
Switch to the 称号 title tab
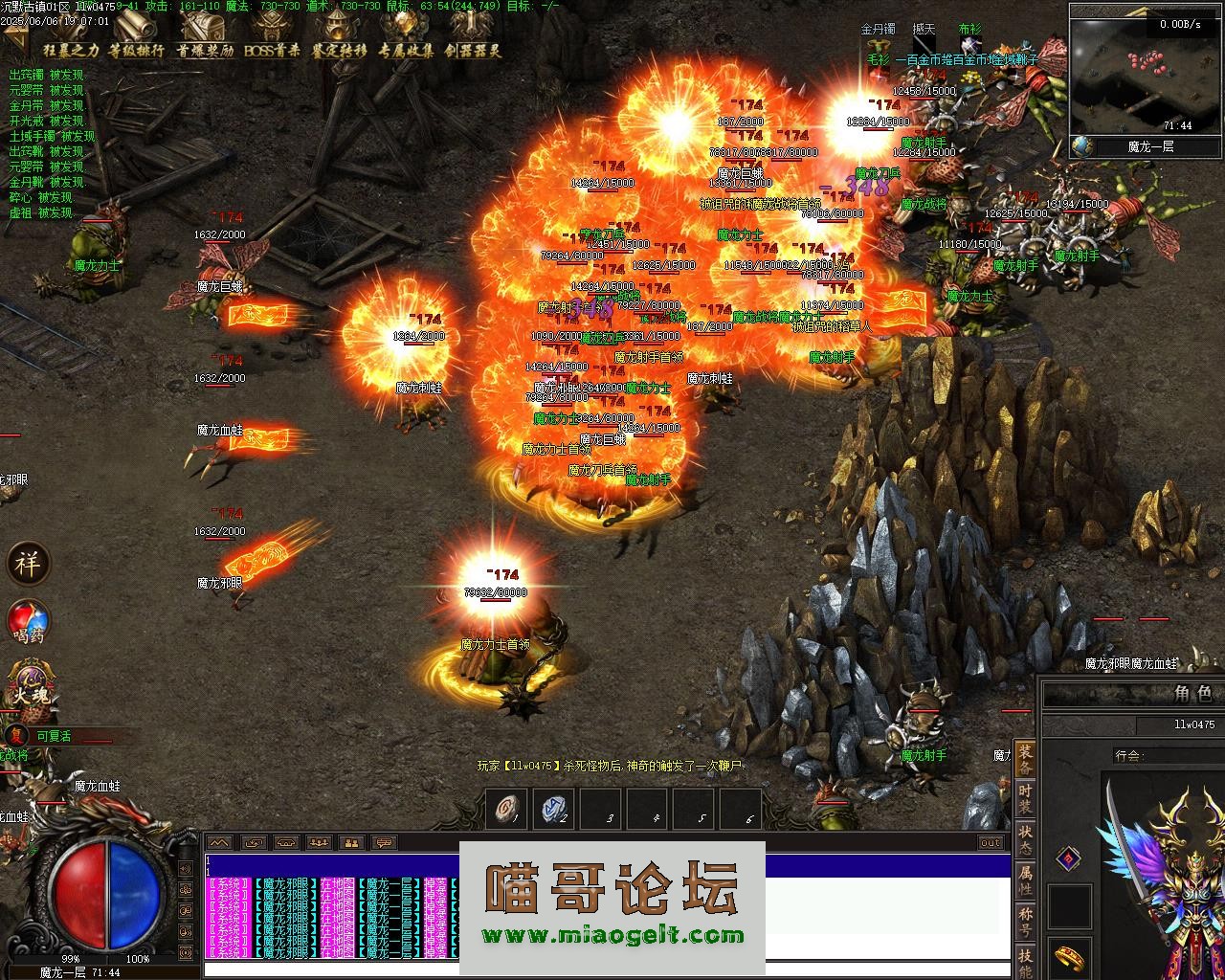click(1025, 922)
